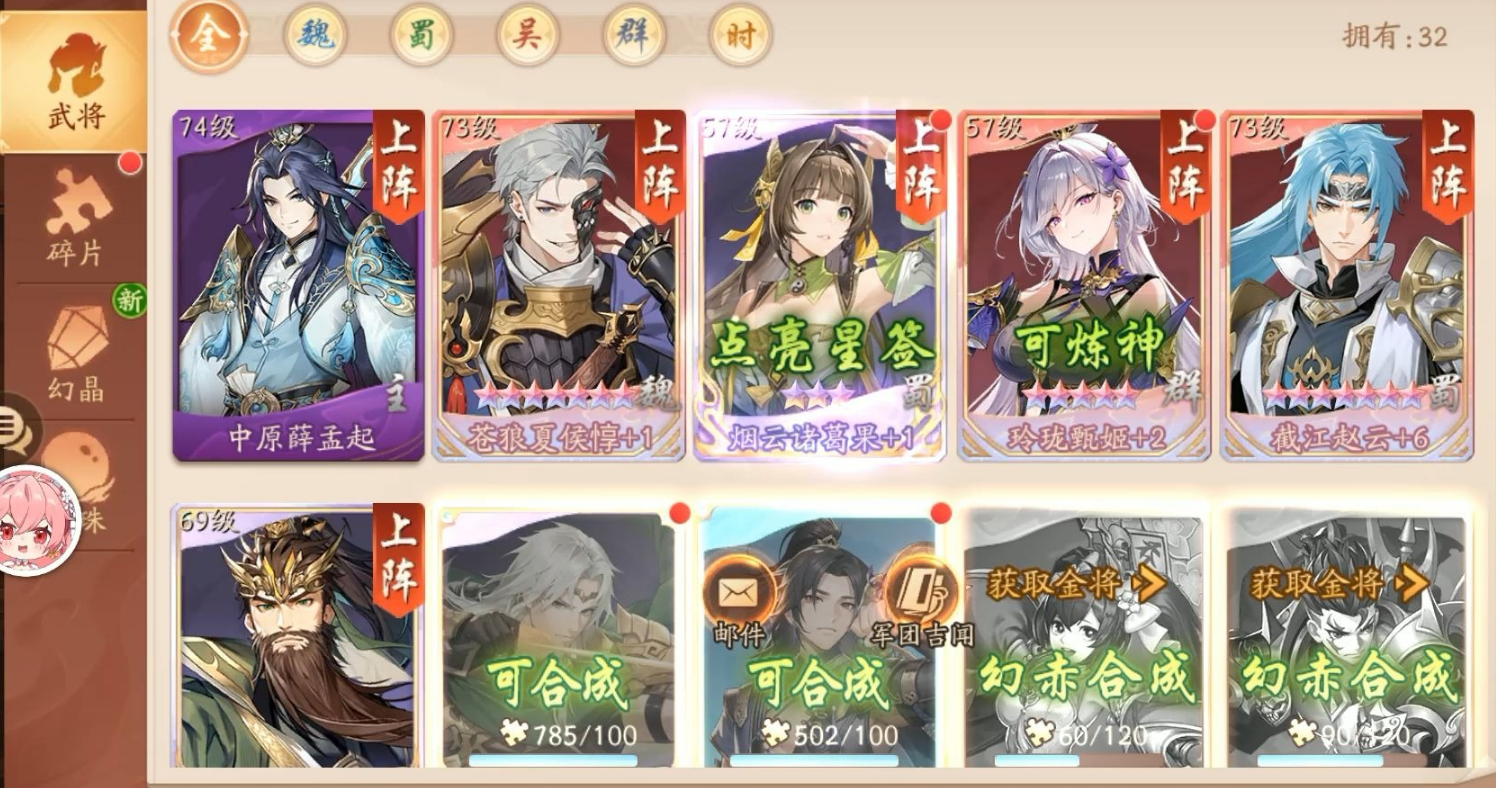Select the 魏 faction filter
The width and height of the screenshot is (1496, 788).
coord(316,35)
